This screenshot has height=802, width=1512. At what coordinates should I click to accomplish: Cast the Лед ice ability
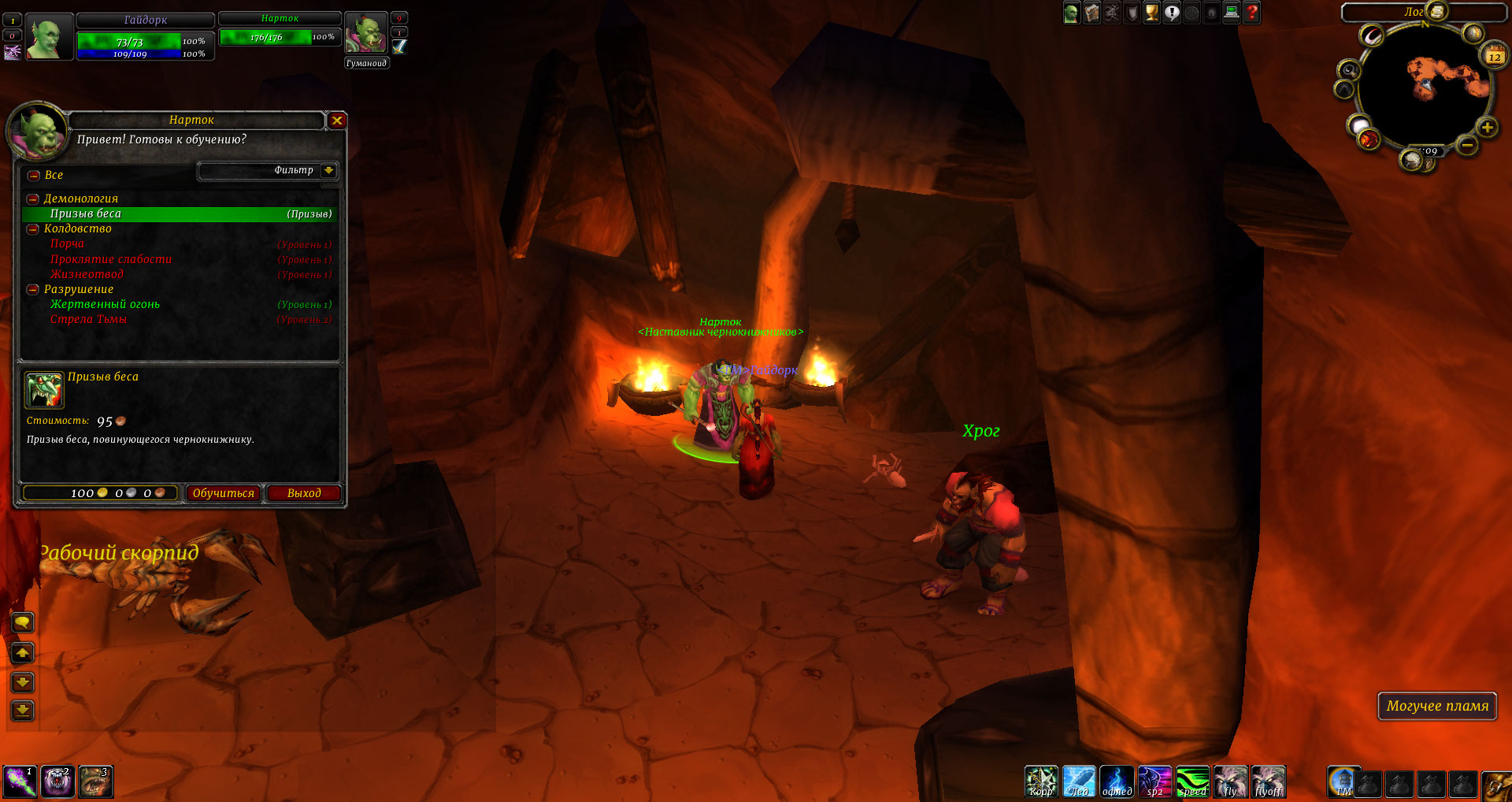1079,782
